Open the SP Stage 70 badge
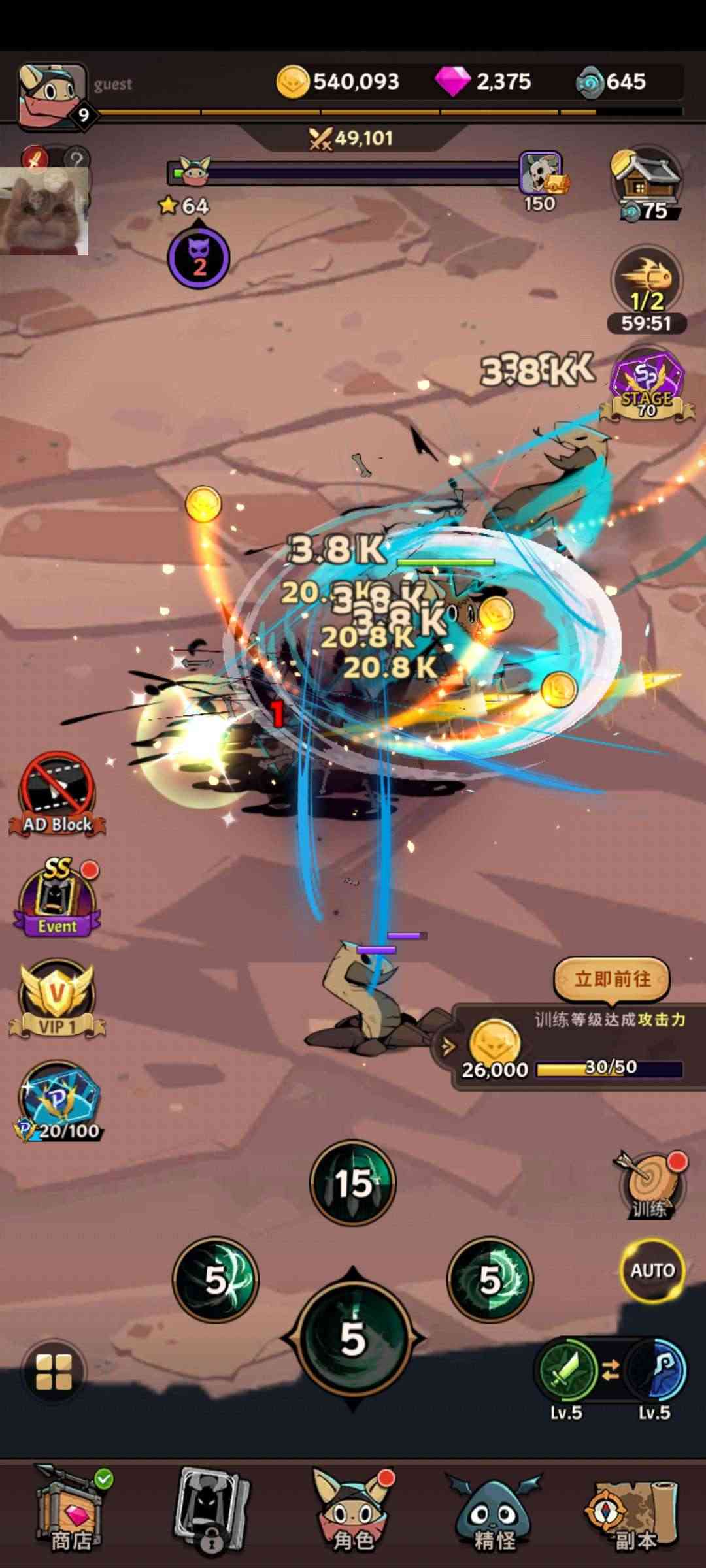706x1568 pixels. 647,387
